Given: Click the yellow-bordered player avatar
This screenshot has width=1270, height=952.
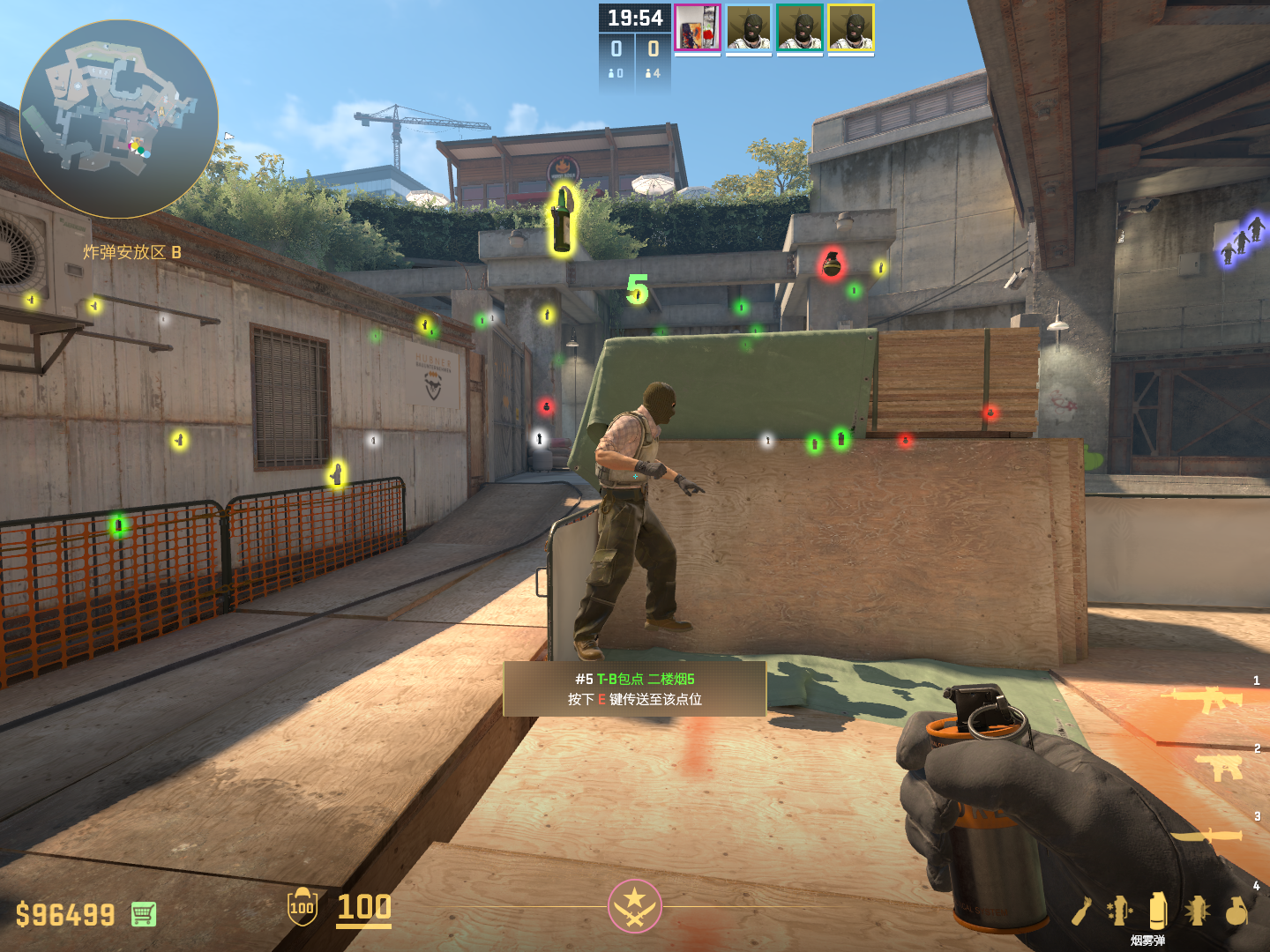Looking at the screenshot, I should coord(851,28).
